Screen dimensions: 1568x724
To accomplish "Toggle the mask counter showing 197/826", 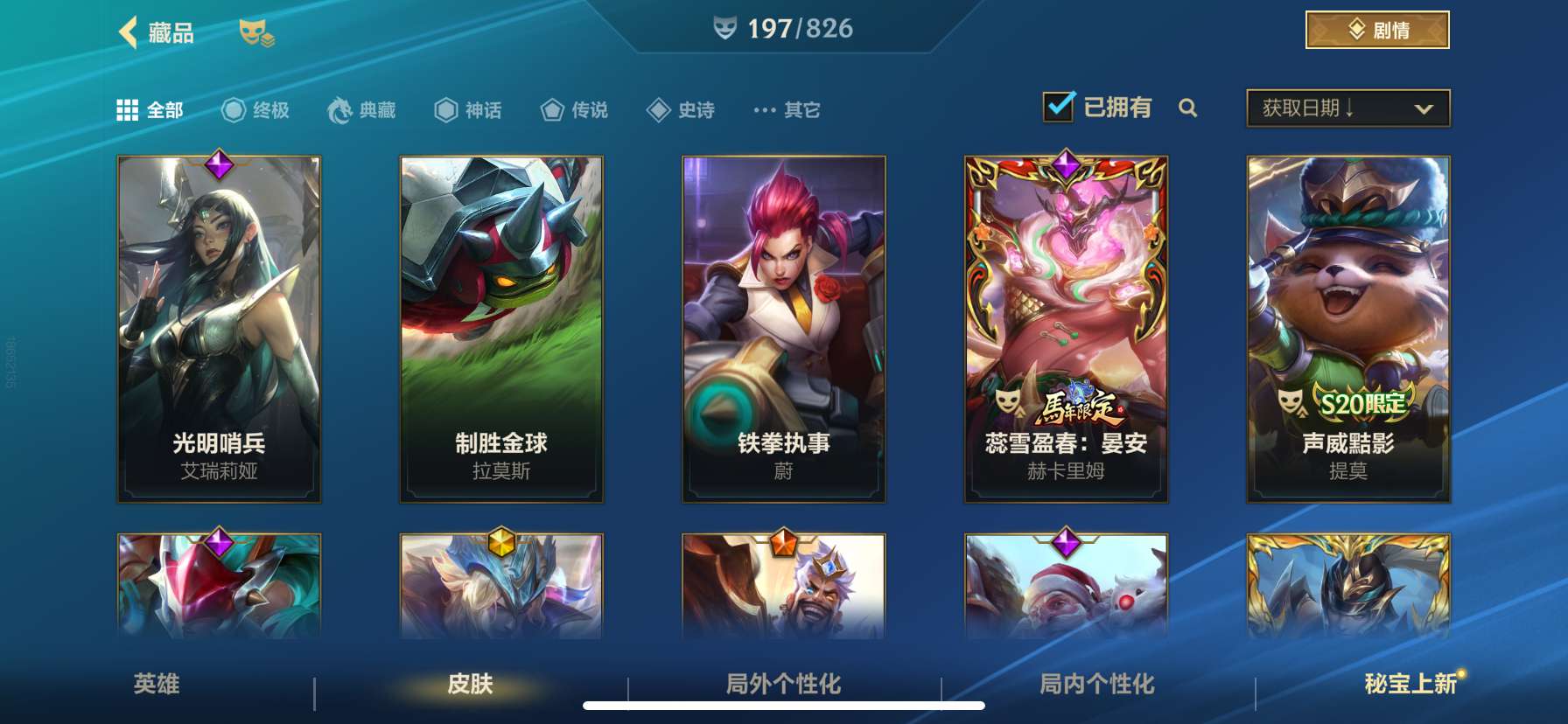I will point(782,26).
